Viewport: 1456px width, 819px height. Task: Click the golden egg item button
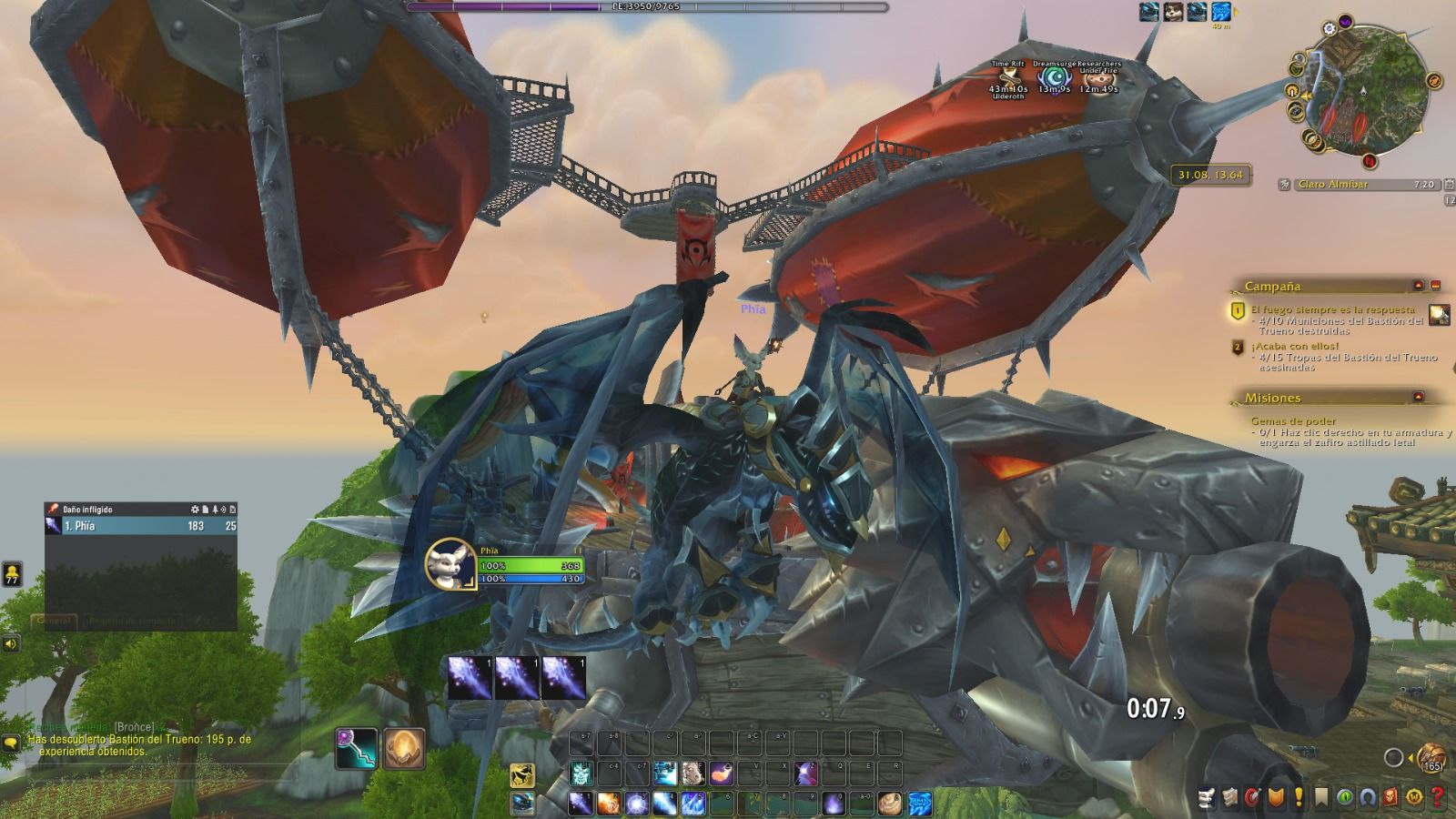click(x=403, y=748)
